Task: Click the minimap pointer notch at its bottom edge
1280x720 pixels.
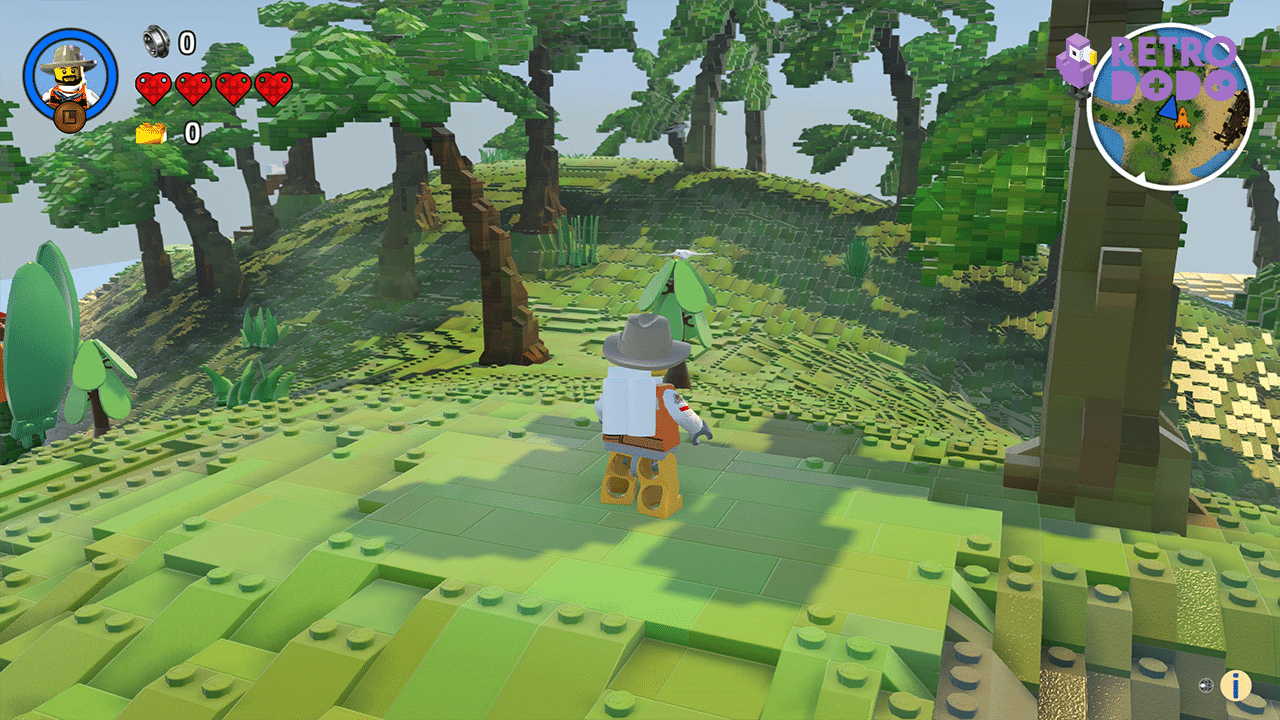Action: coord(1140,175)
